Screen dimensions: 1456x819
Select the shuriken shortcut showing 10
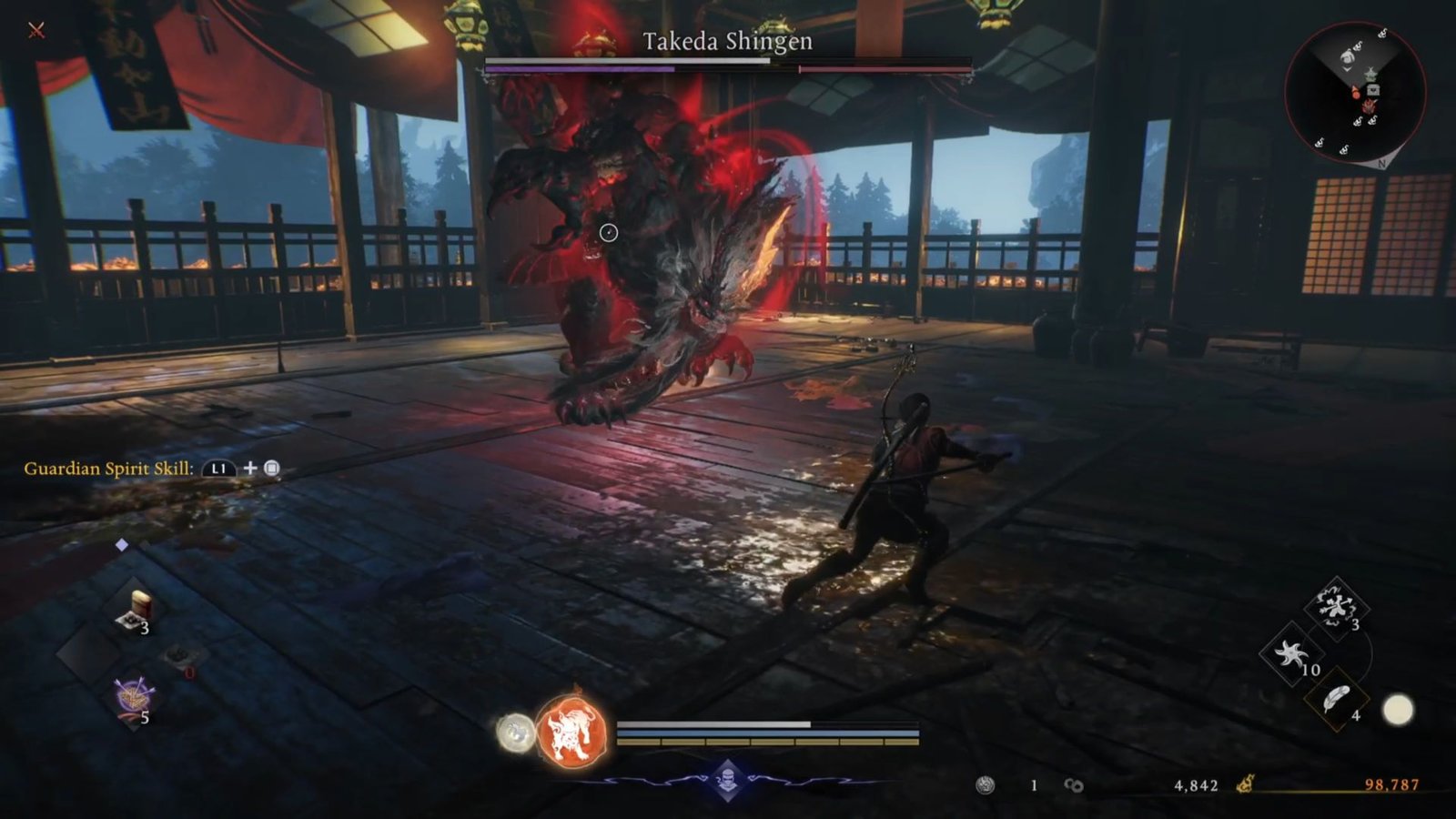1292,652
